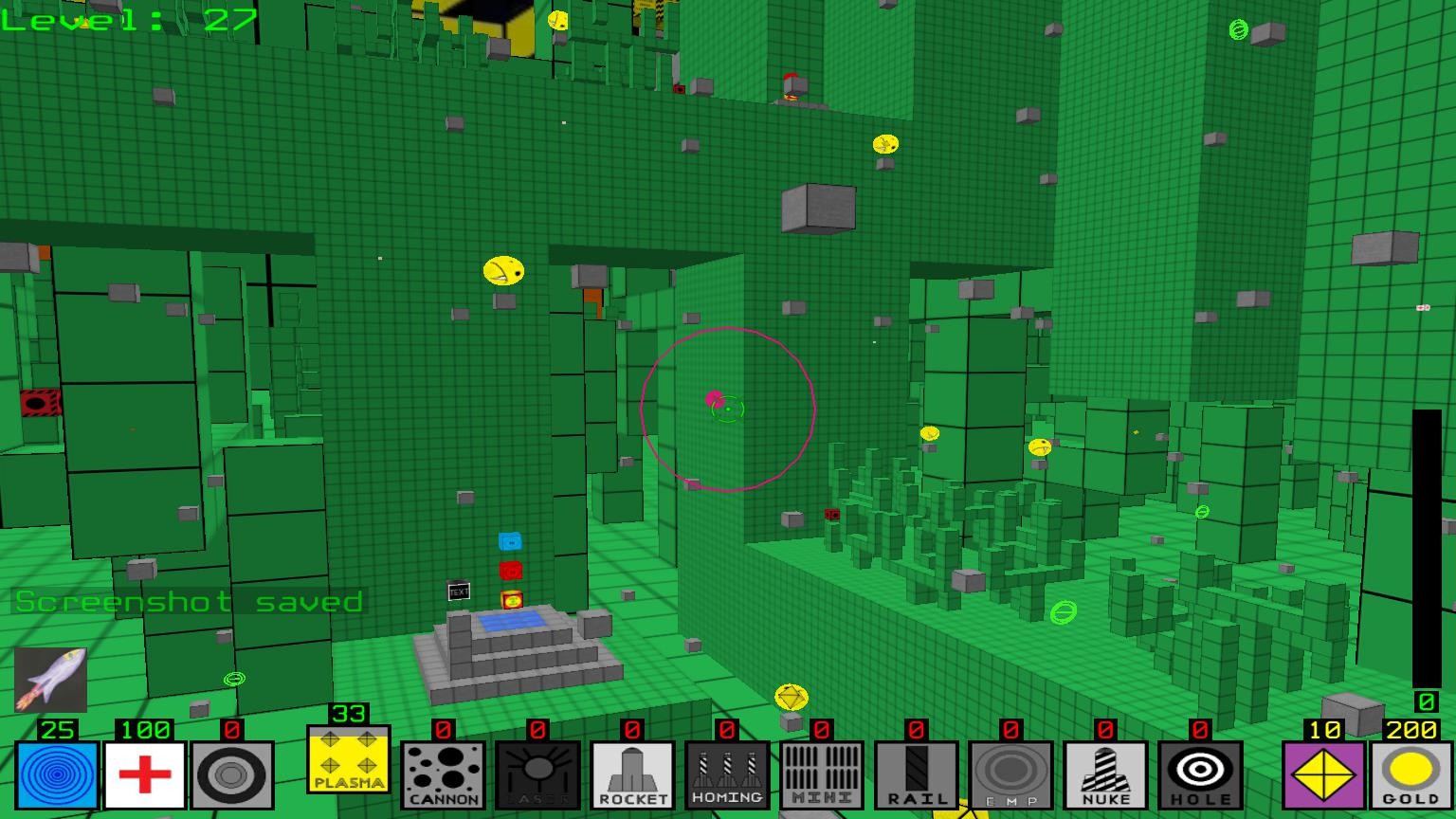Click the Level: 27 label
1456x819 pixels.
pos(128,21)
